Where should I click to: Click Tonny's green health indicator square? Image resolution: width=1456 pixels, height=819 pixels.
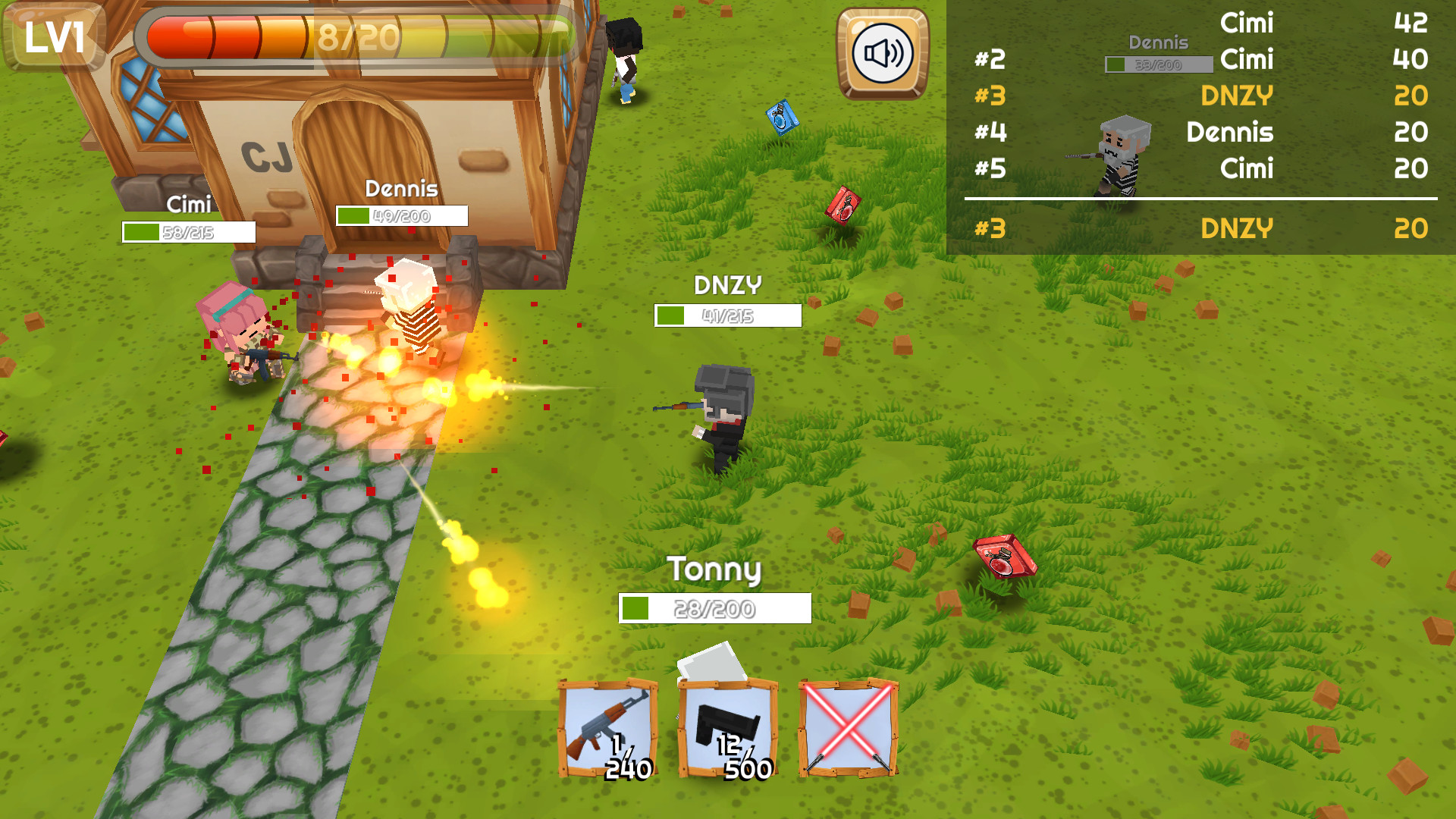click(x=635, y=607)
